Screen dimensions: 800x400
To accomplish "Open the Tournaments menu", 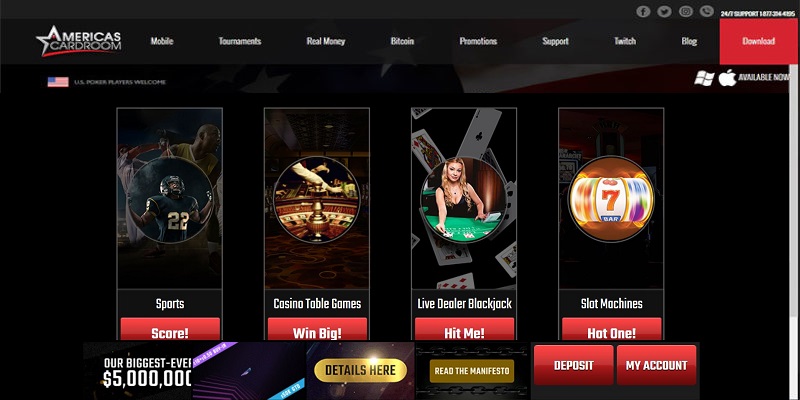I will (x=239, y=42).
